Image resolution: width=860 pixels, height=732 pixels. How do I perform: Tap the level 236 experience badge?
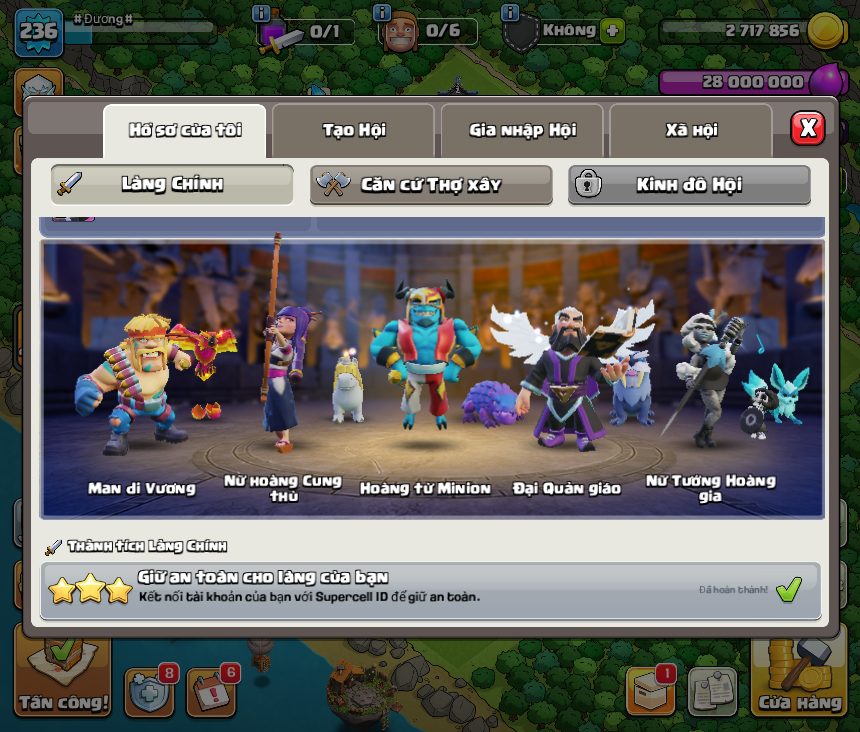[38, 32]
